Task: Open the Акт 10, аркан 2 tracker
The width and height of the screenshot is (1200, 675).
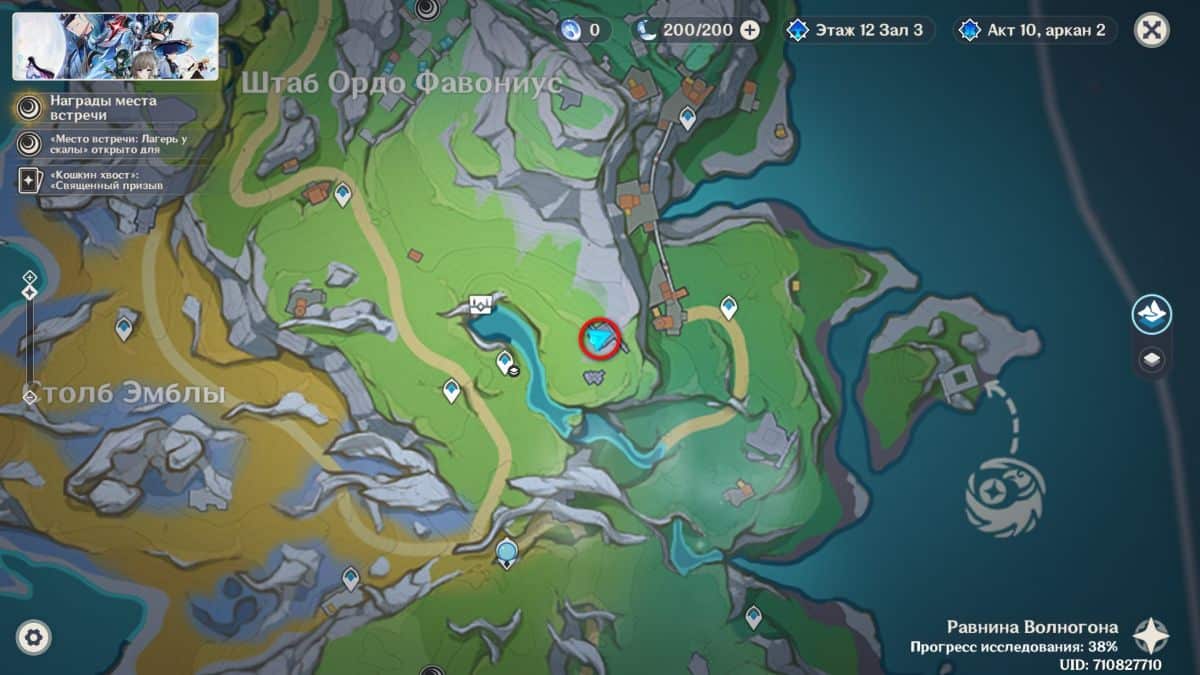Action: coord(1034,30)
